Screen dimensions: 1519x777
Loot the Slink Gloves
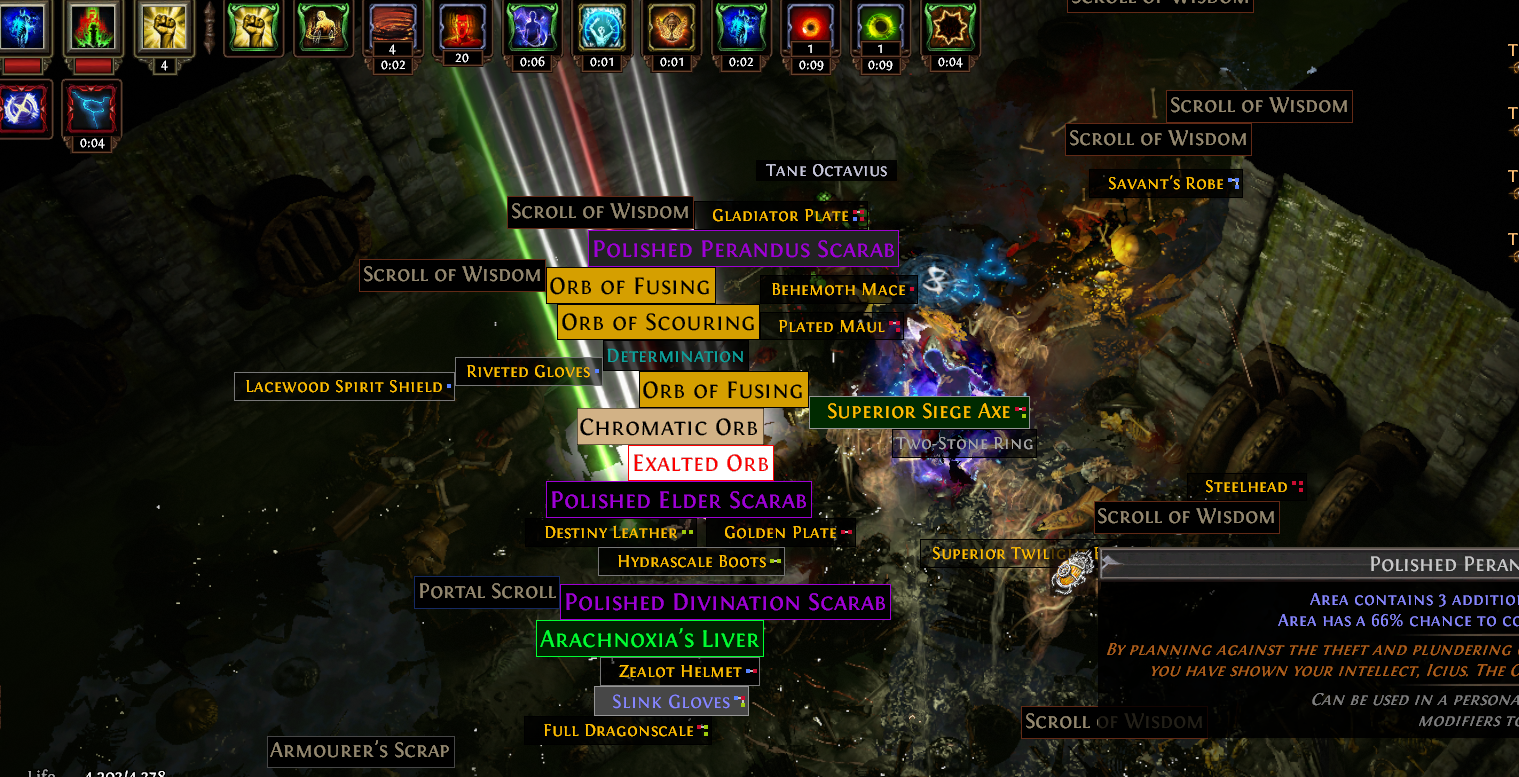pyautogui.click(x=671, y=702)
